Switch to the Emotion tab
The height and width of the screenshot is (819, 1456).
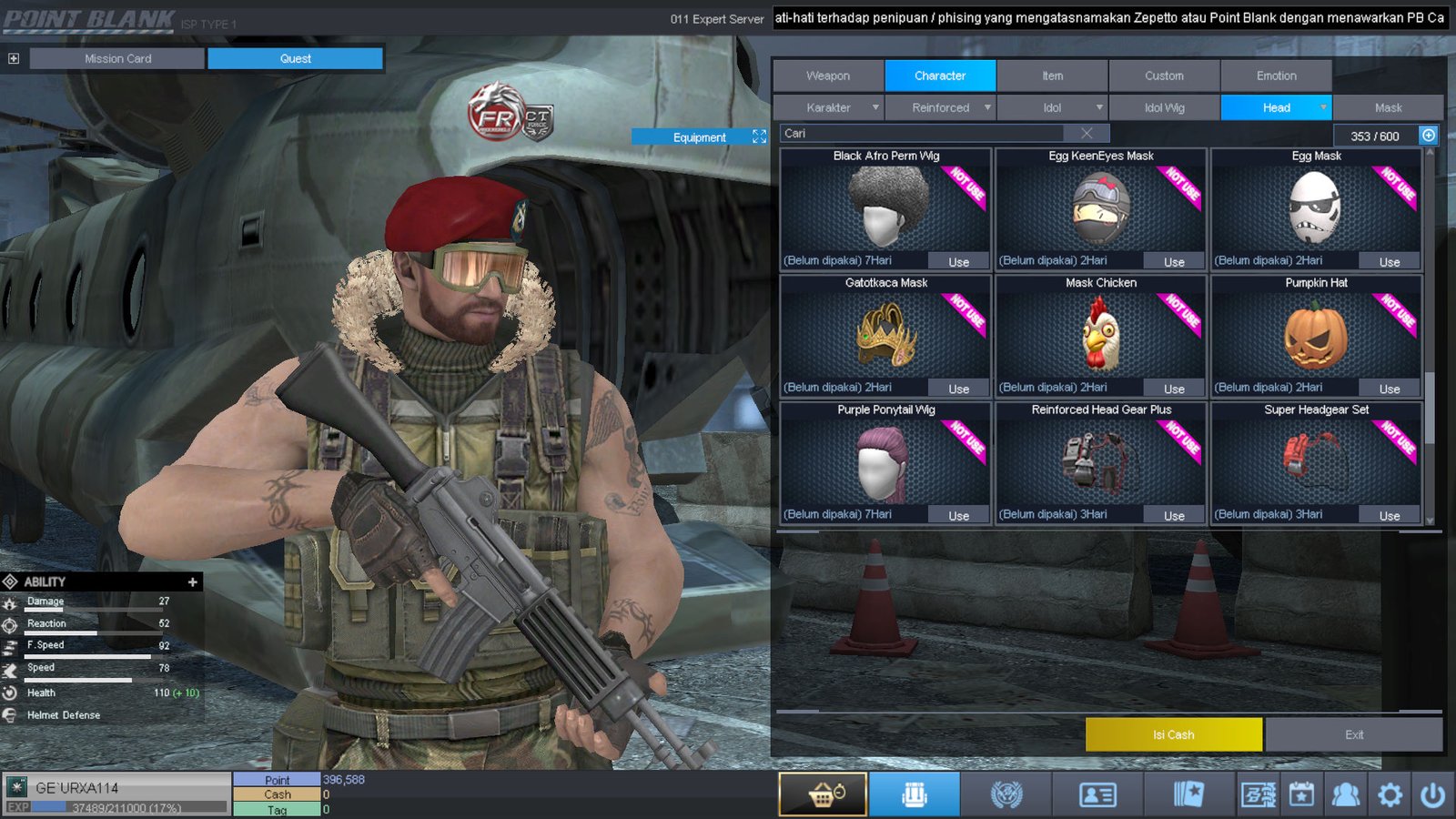pyautogui.click(x=1276, y=76)
